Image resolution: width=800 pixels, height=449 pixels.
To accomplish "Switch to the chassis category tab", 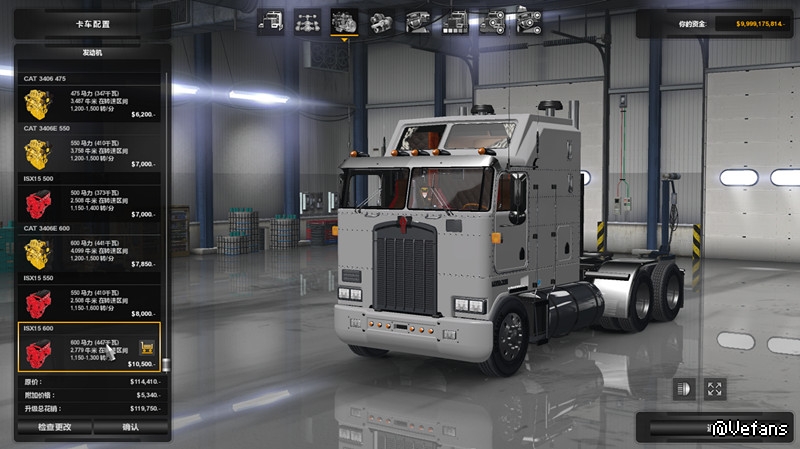I will [307, 21].
